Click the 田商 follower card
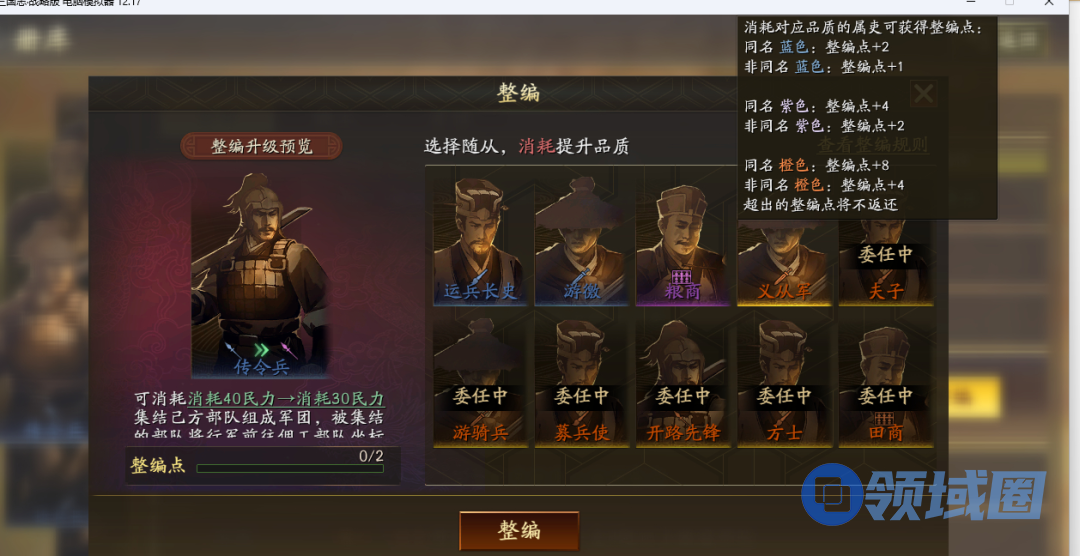 tap(885, 385)
